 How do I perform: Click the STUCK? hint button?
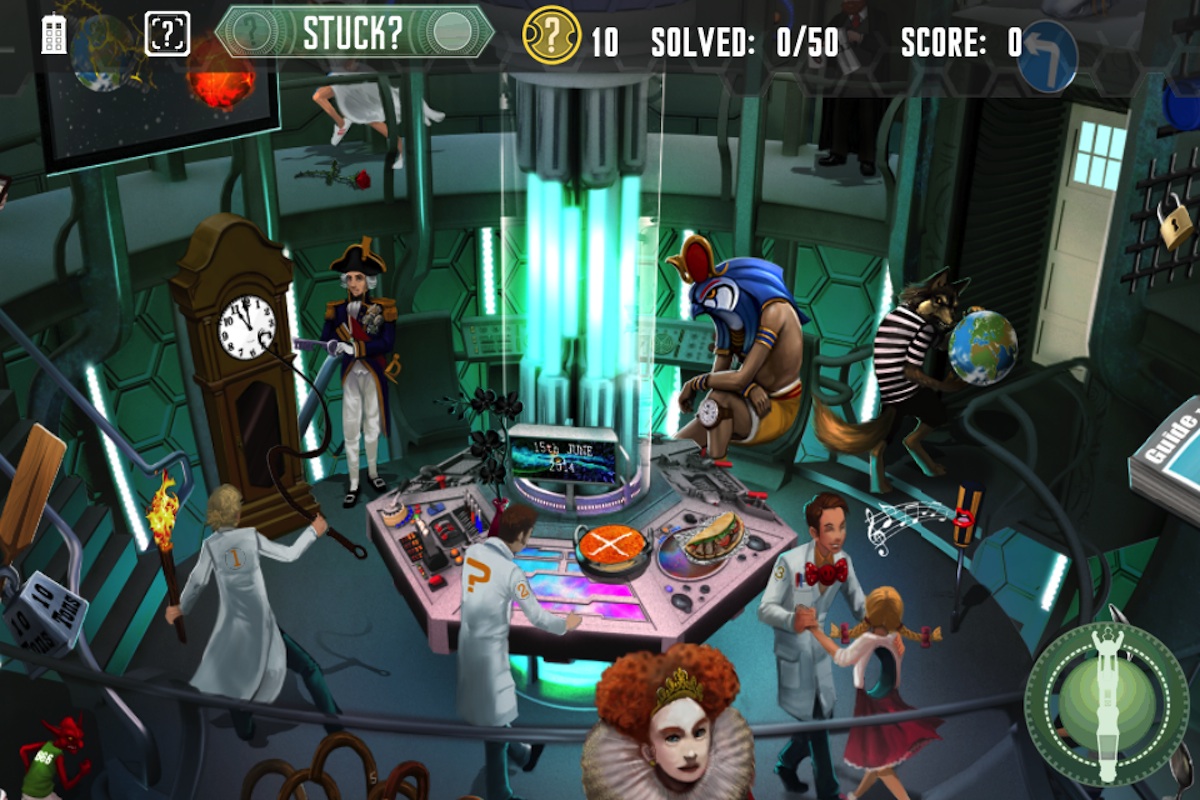tap(354, 32)
